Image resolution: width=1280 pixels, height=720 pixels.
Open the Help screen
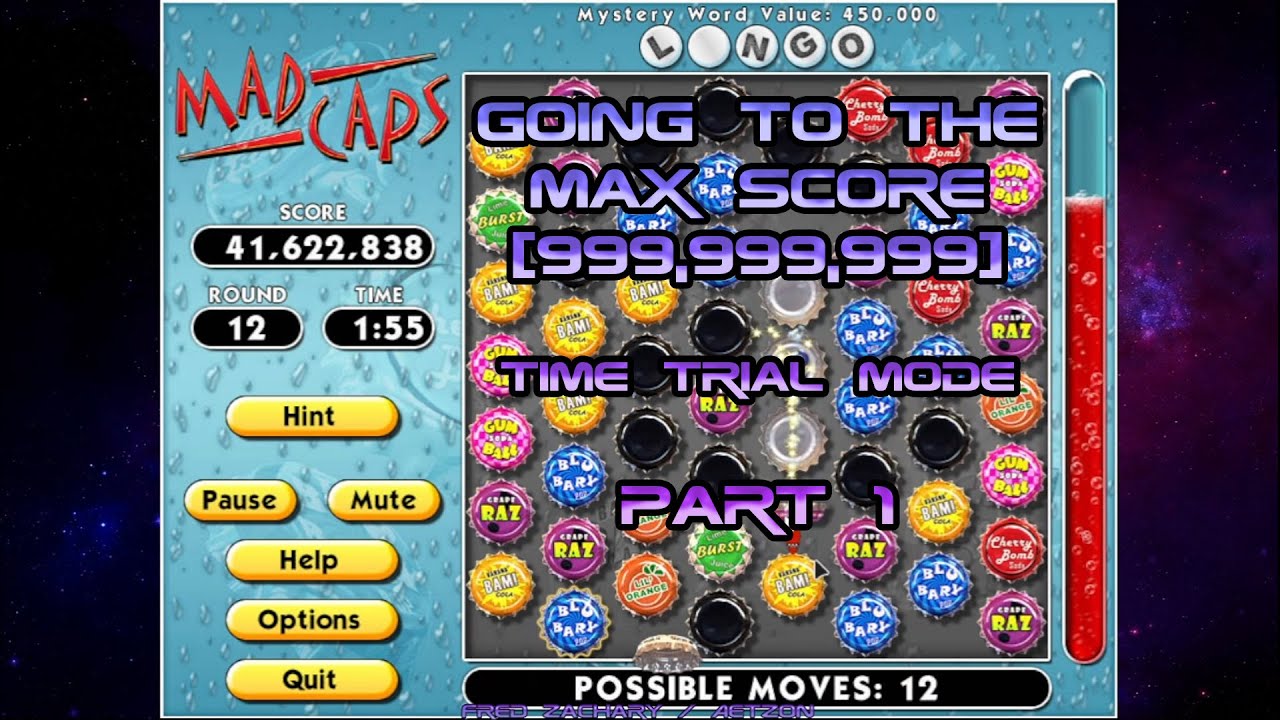[x=311, y=560]
